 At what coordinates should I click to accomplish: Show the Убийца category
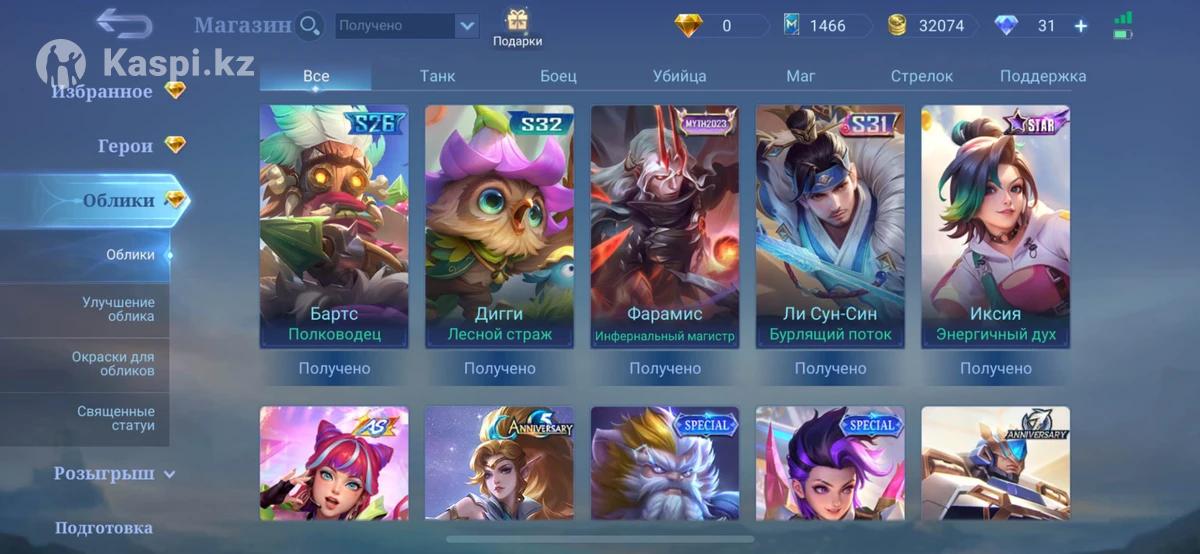click(679, 76)
